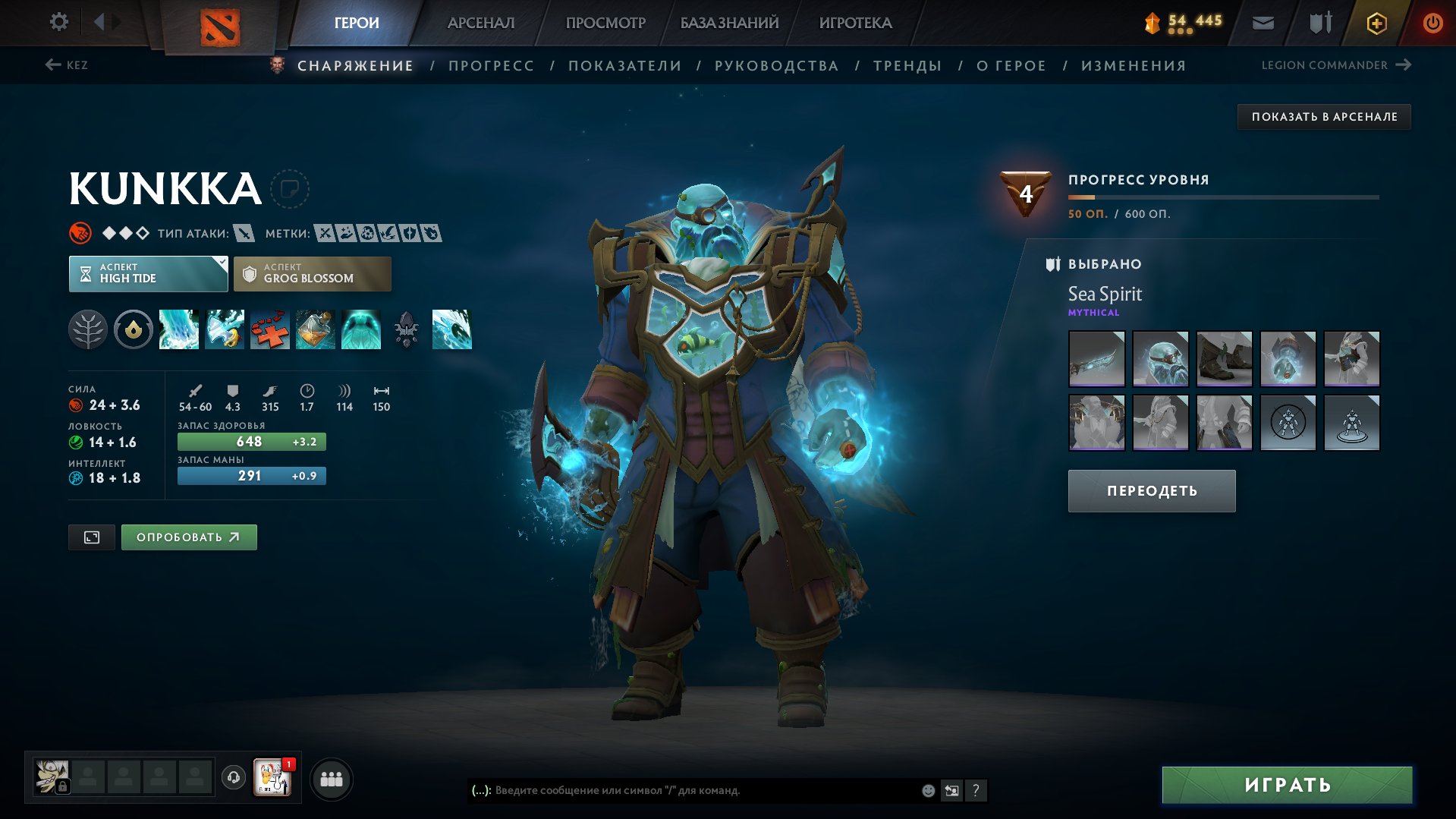The height and width of the screenshot is (819, 1456).
Task: Click the X Marks the Spot ability icon
Action: coord(269,329)
